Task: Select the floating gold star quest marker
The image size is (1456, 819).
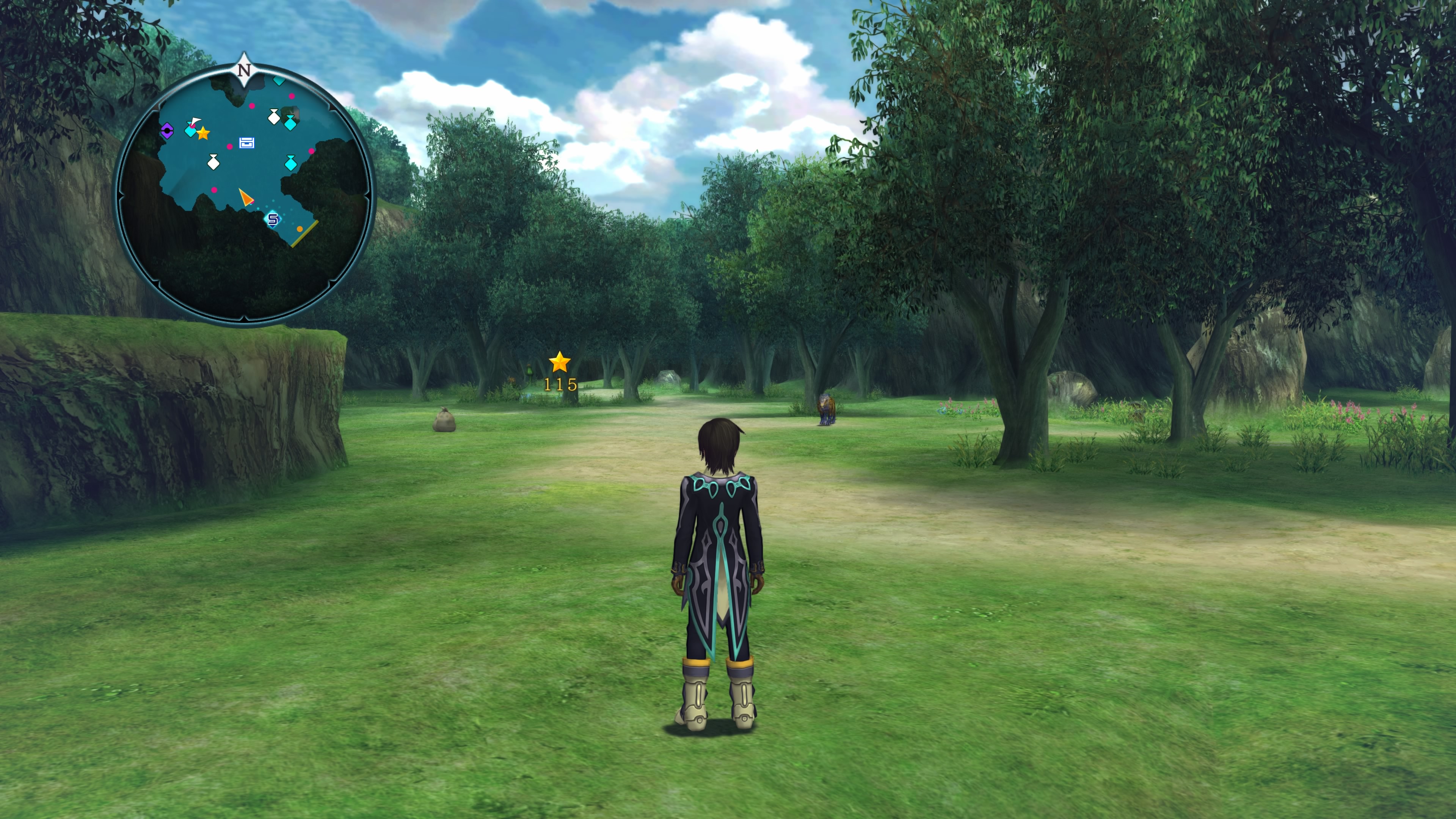Action: (559, 362)
